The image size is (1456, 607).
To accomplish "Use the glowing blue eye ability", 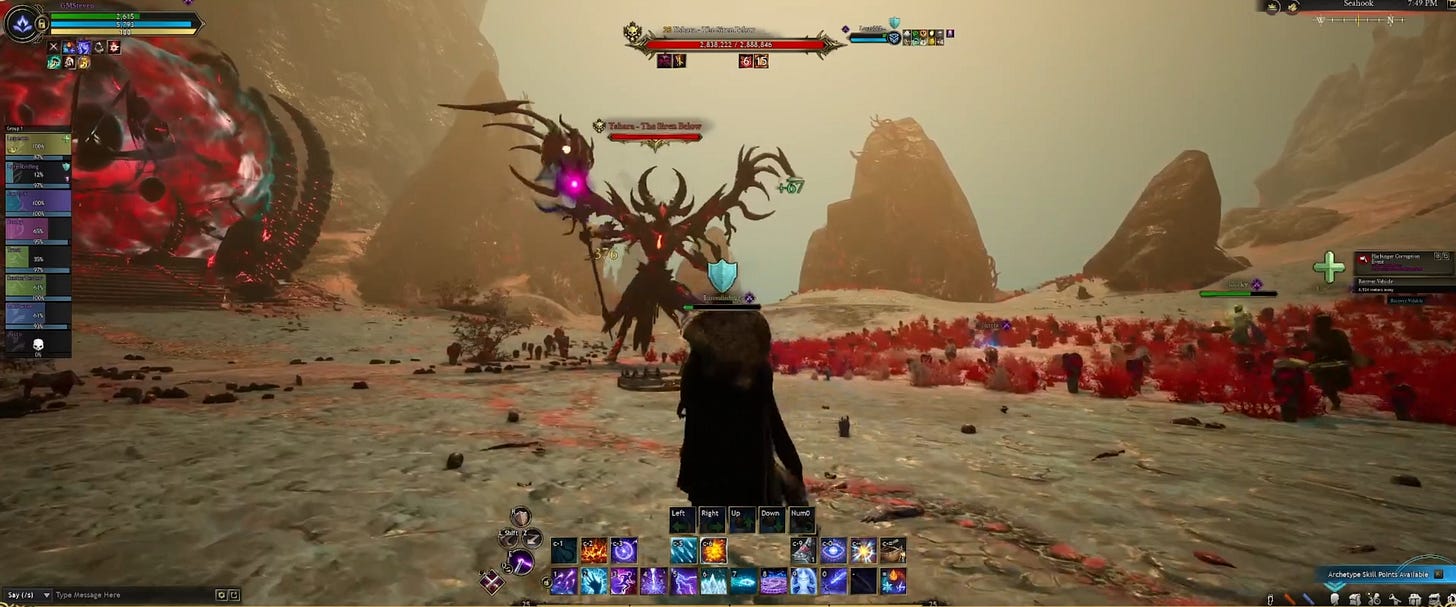I will [832, 550].
